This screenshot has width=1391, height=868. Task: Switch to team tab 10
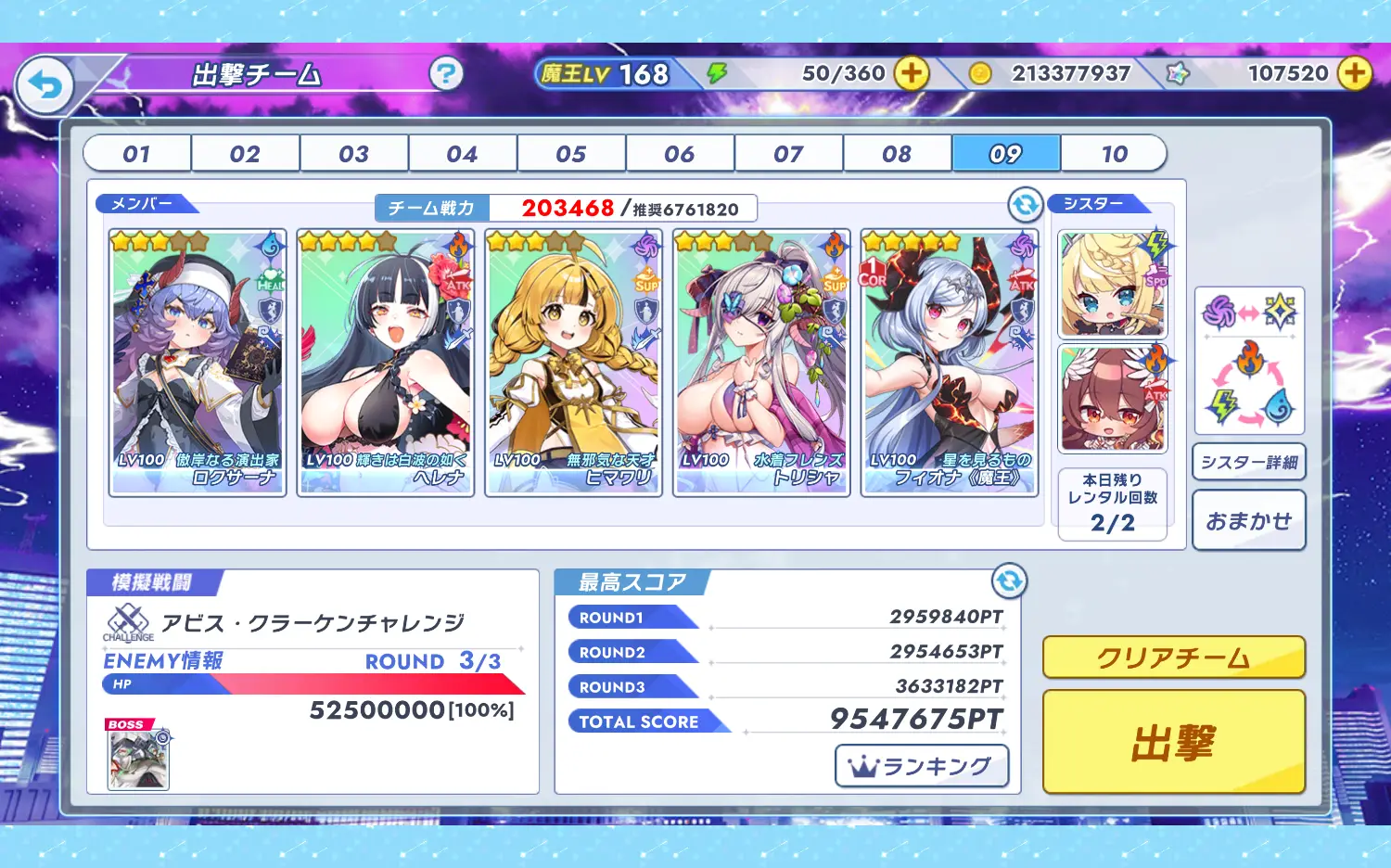click(1114, 154)
